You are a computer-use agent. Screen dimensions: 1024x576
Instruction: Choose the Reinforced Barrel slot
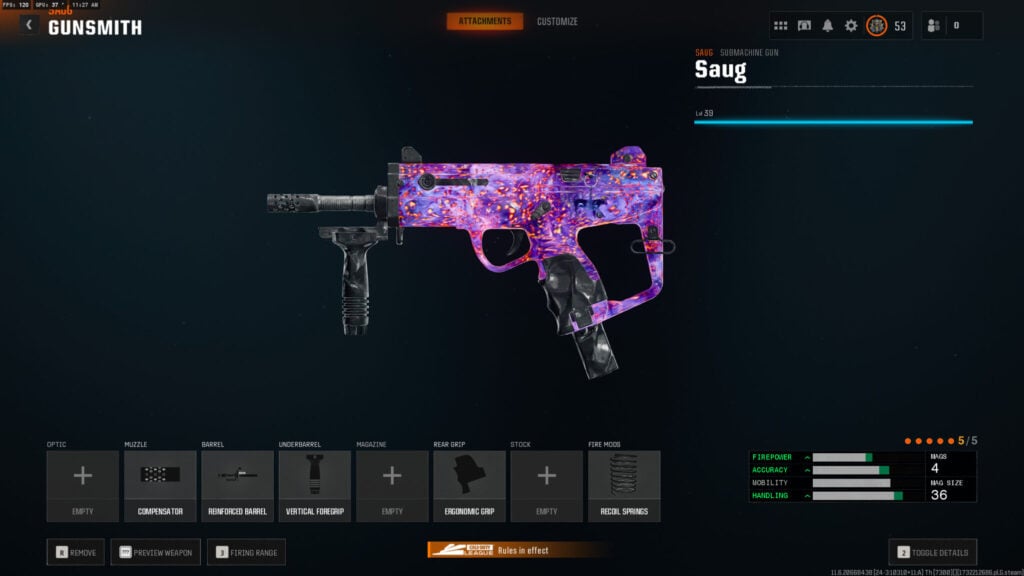[237, 485]
